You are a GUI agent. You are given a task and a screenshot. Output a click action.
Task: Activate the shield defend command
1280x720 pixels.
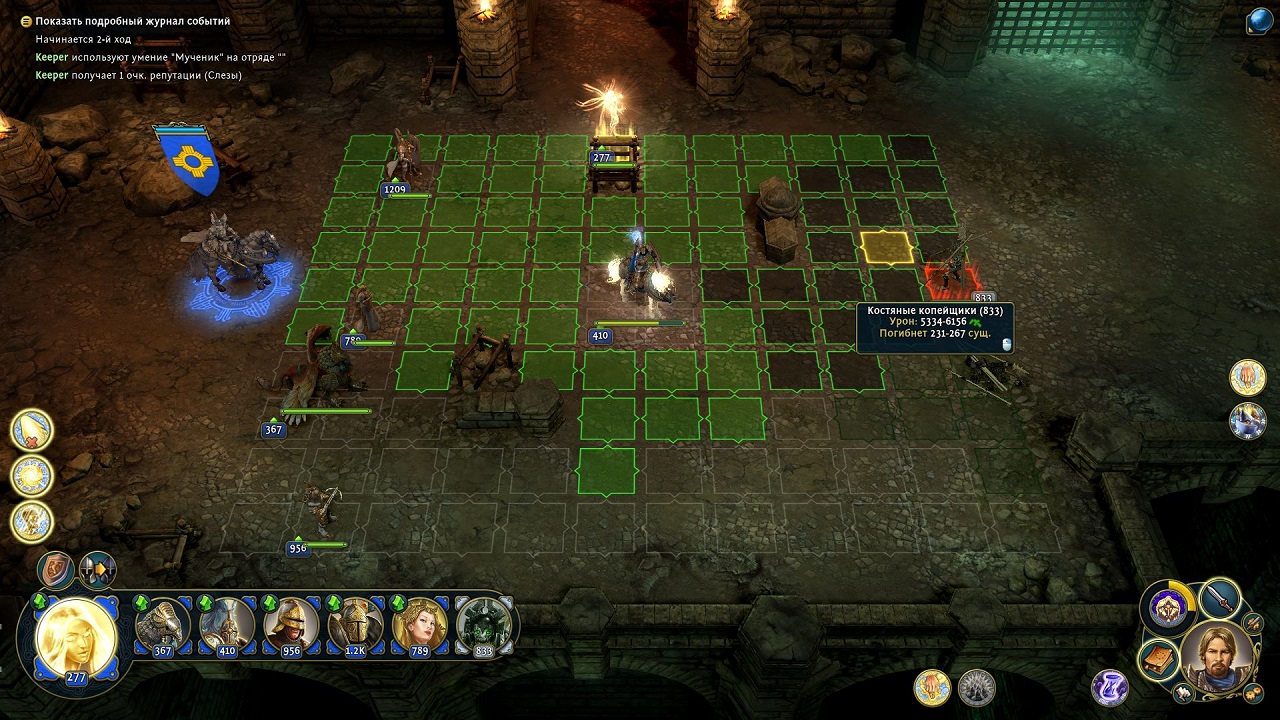click(x=56, y=570)
